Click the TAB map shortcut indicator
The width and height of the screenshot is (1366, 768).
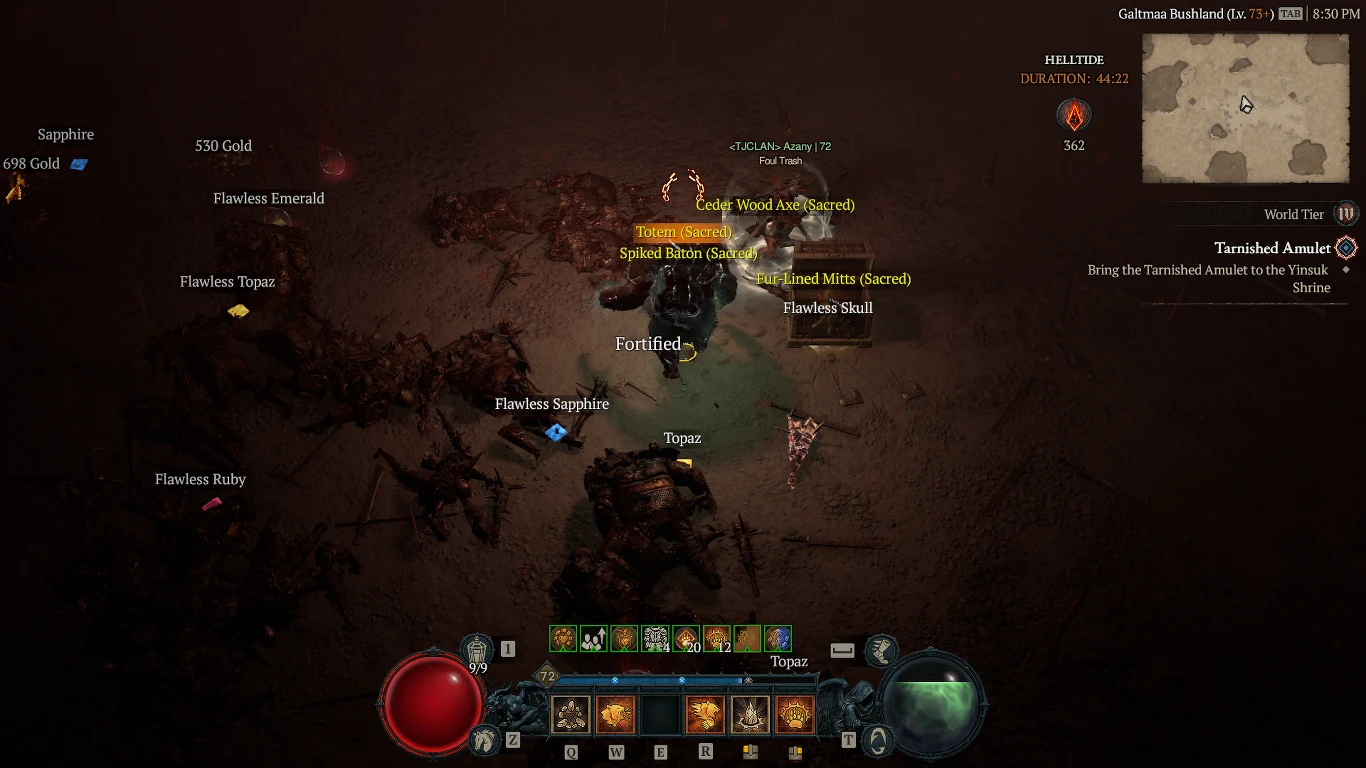click(x=1290, y=15)
